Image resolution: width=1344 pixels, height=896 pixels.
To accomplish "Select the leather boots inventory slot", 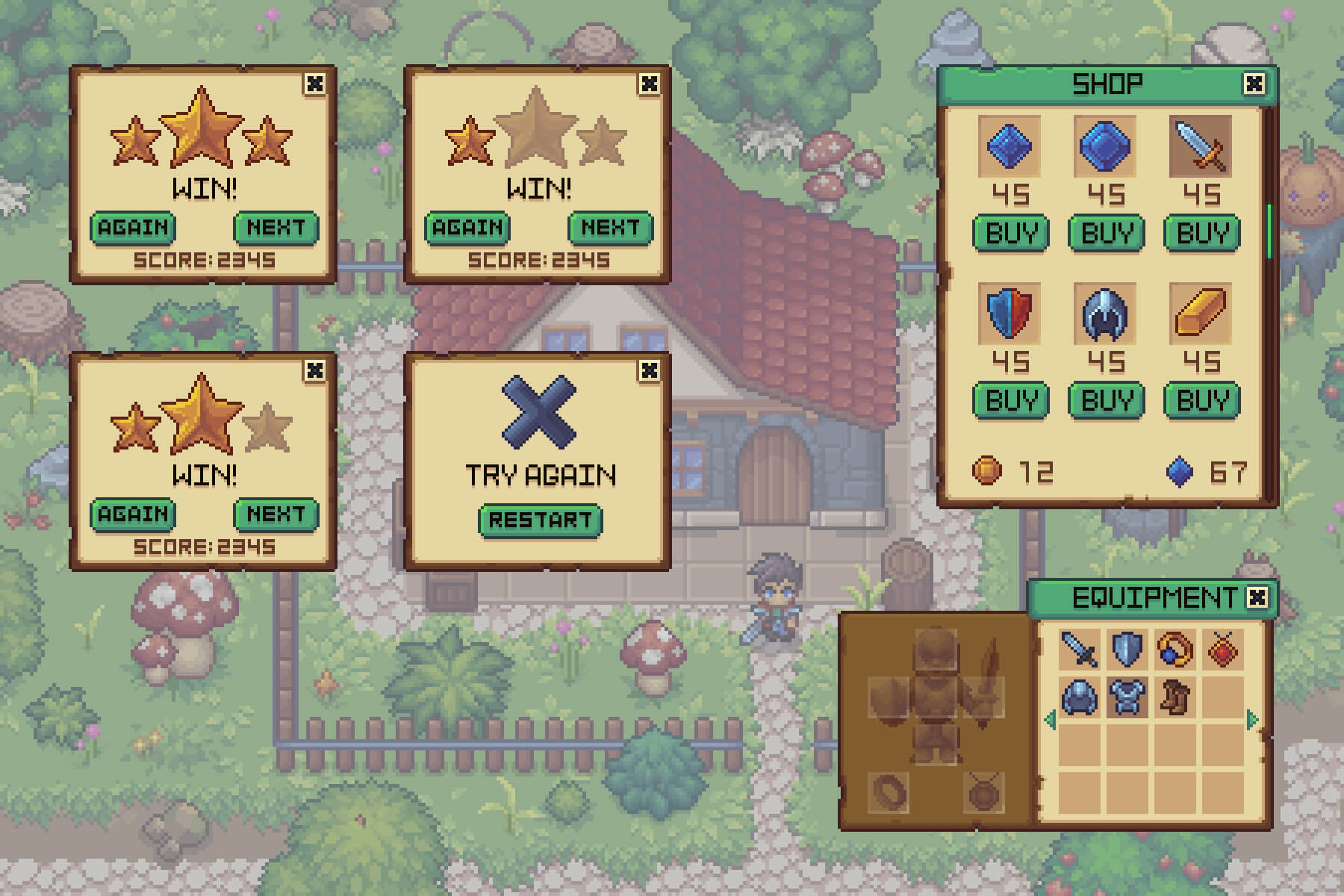I will [x=1174, y=697].
